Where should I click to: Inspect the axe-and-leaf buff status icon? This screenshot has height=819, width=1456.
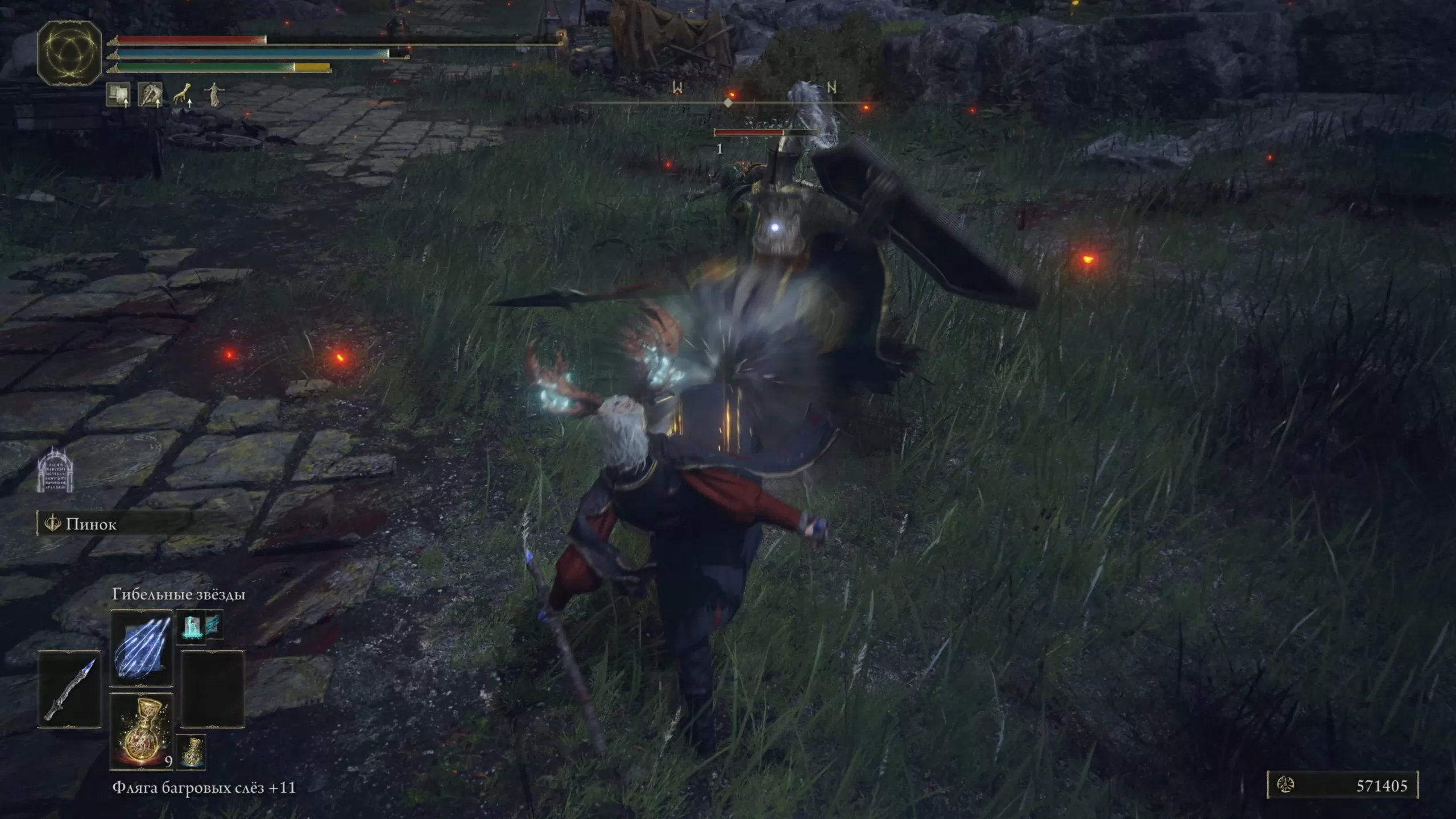pos(150,95)
